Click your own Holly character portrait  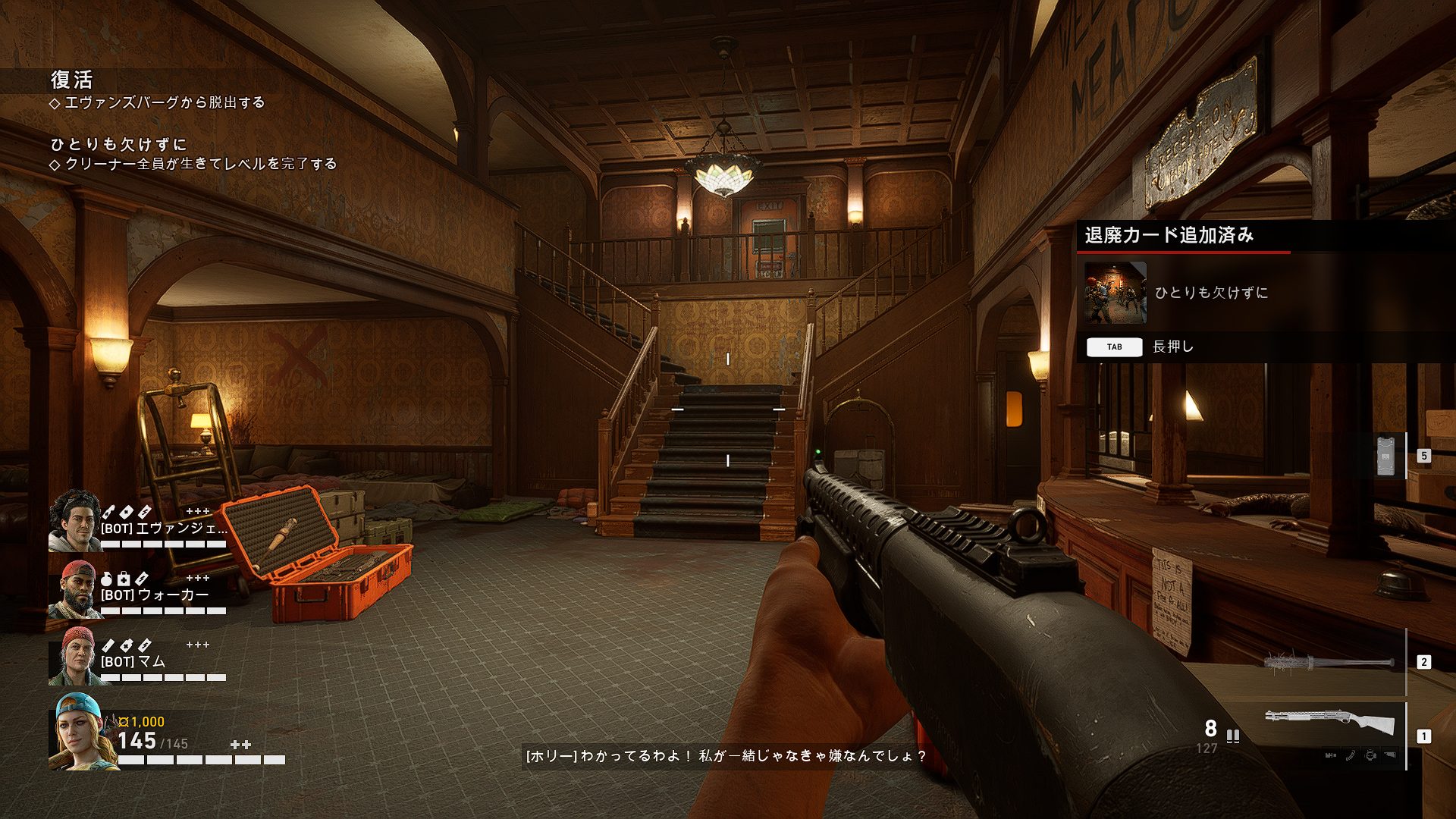point(82,732)
